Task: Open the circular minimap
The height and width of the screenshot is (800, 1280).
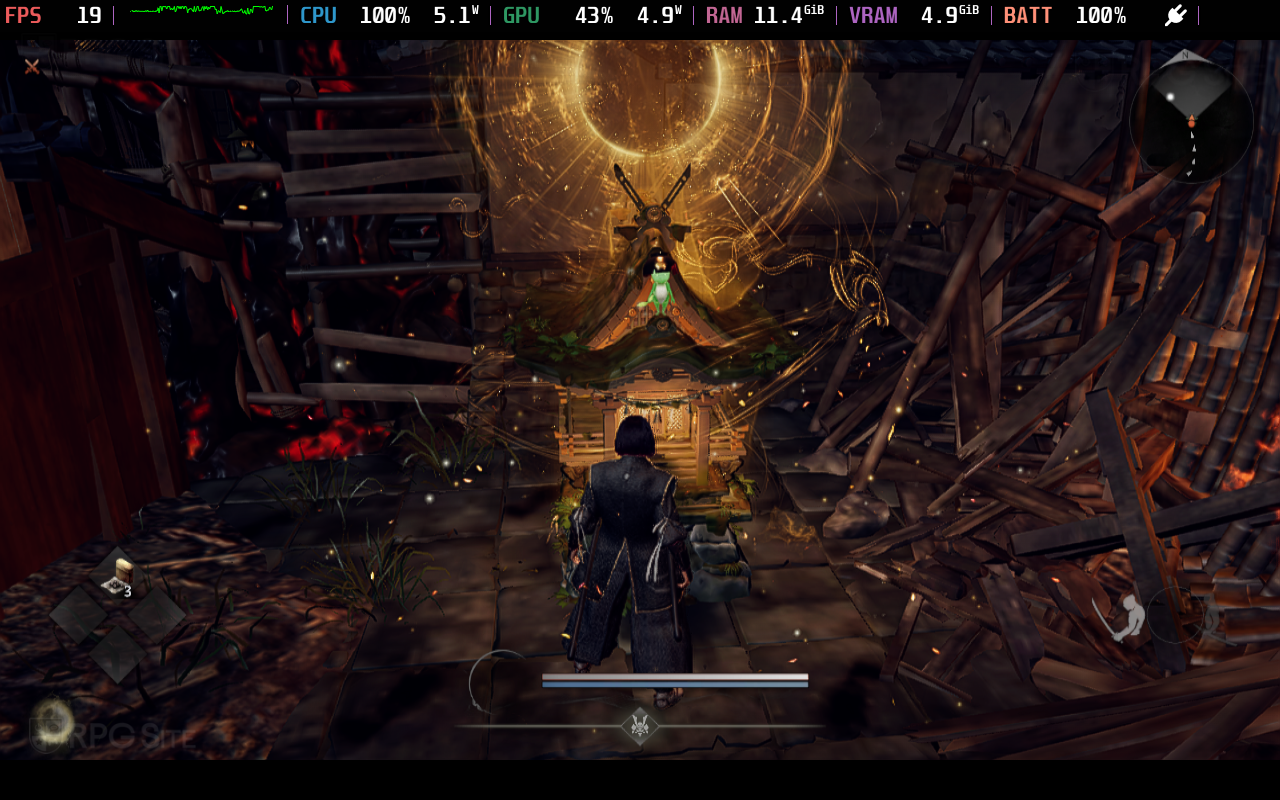Action: tap(1190, 120)
